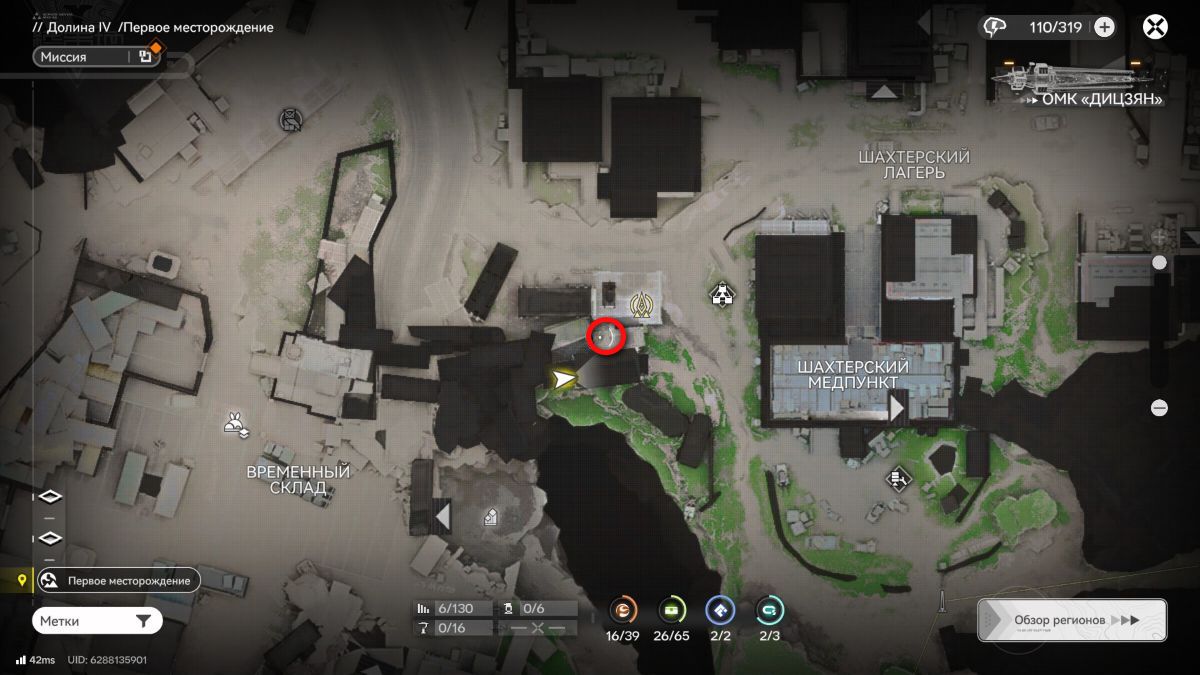Zoom in the map with plus
Screen dimensions: 1200x675
click(1159, 237)
